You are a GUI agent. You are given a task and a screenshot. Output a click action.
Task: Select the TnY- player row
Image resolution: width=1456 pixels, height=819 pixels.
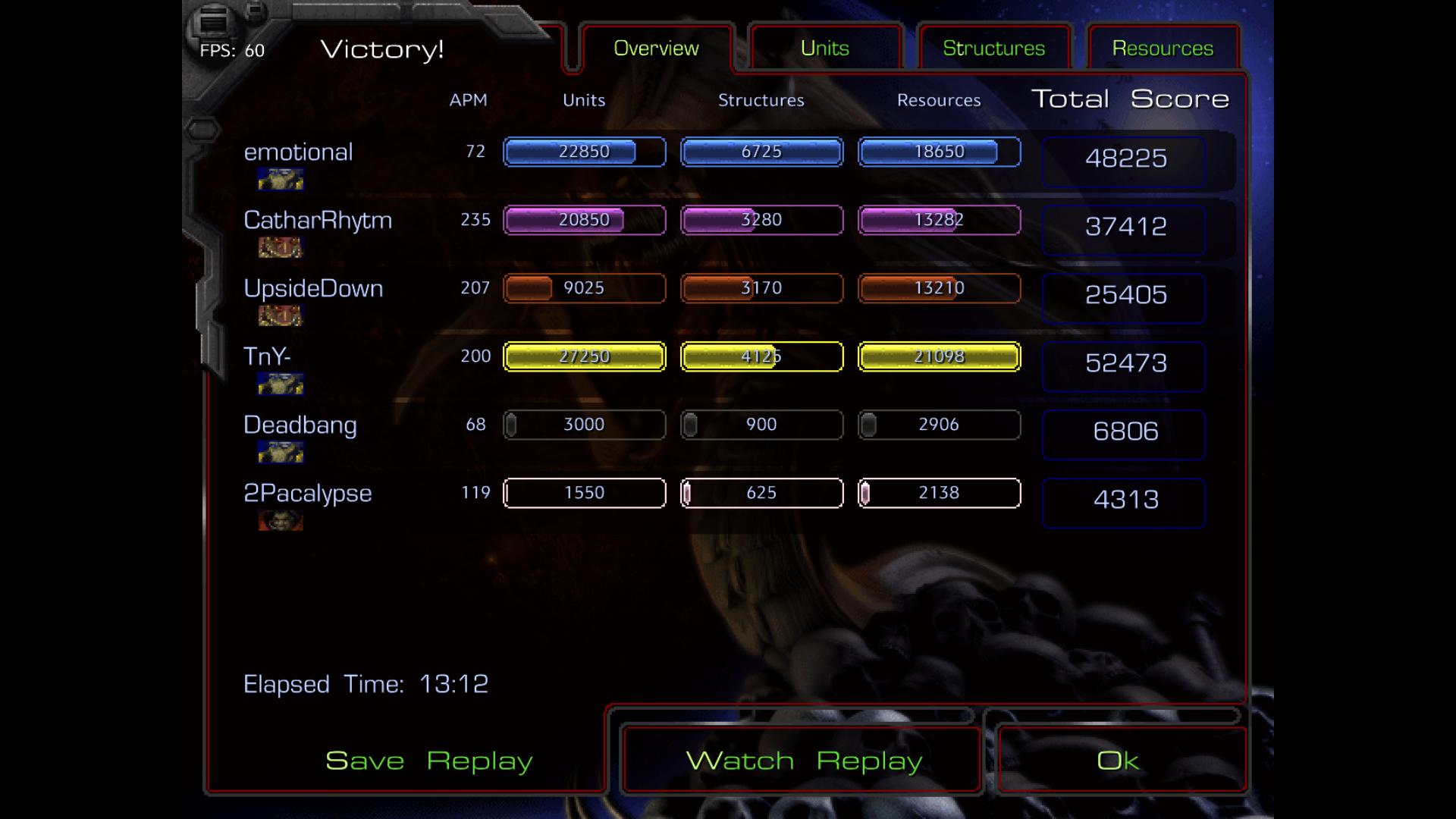click(267, 356)
